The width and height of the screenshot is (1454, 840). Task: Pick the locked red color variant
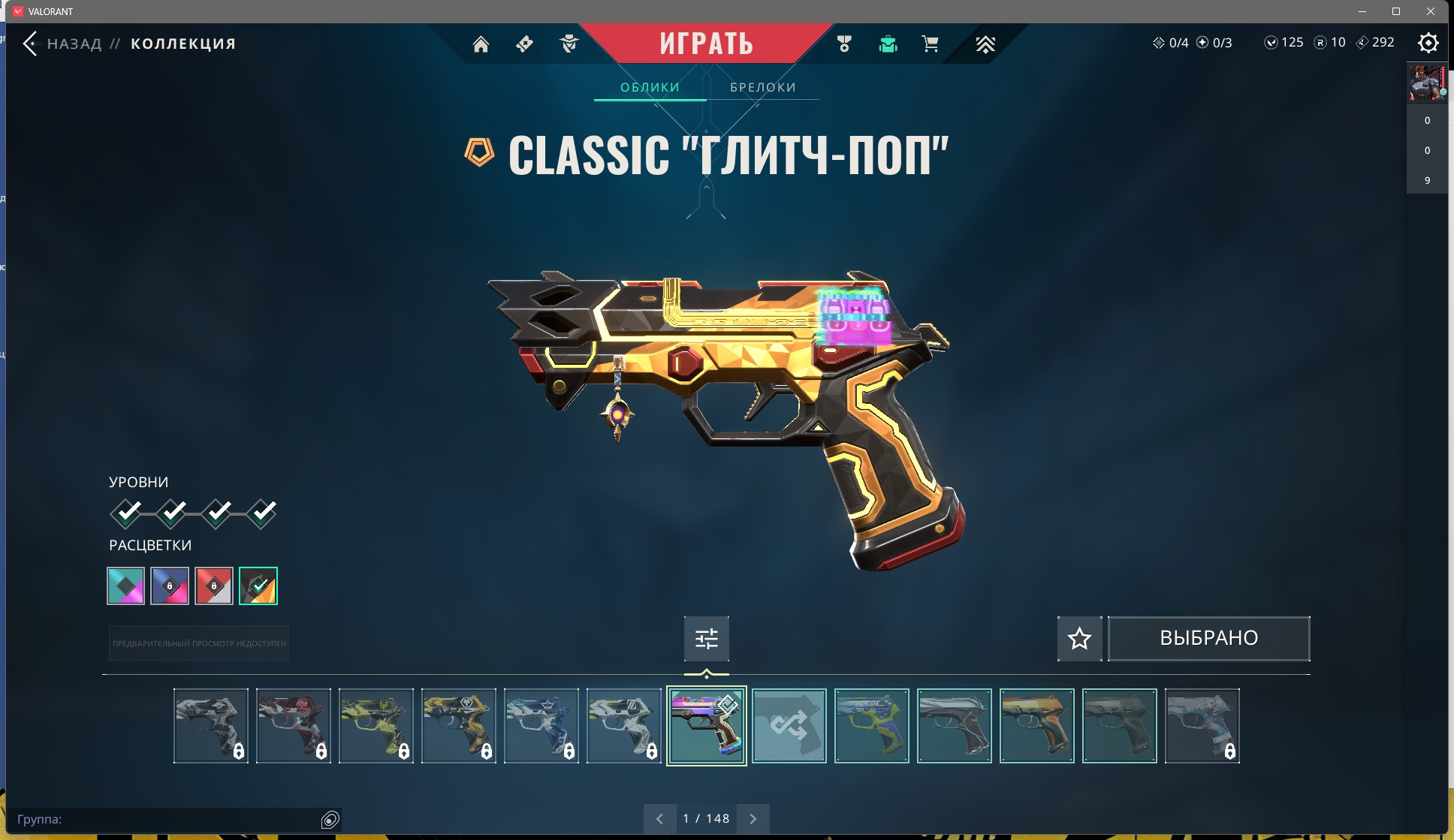pos(214,586)
